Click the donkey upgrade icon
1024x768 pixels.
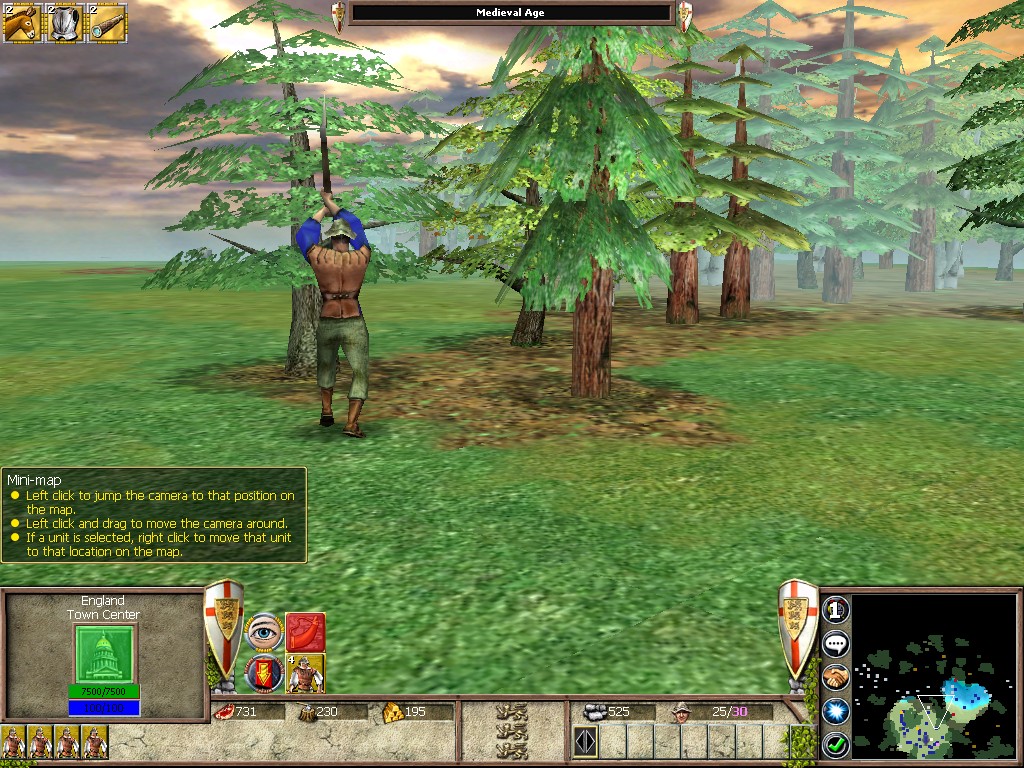[21, 22]
